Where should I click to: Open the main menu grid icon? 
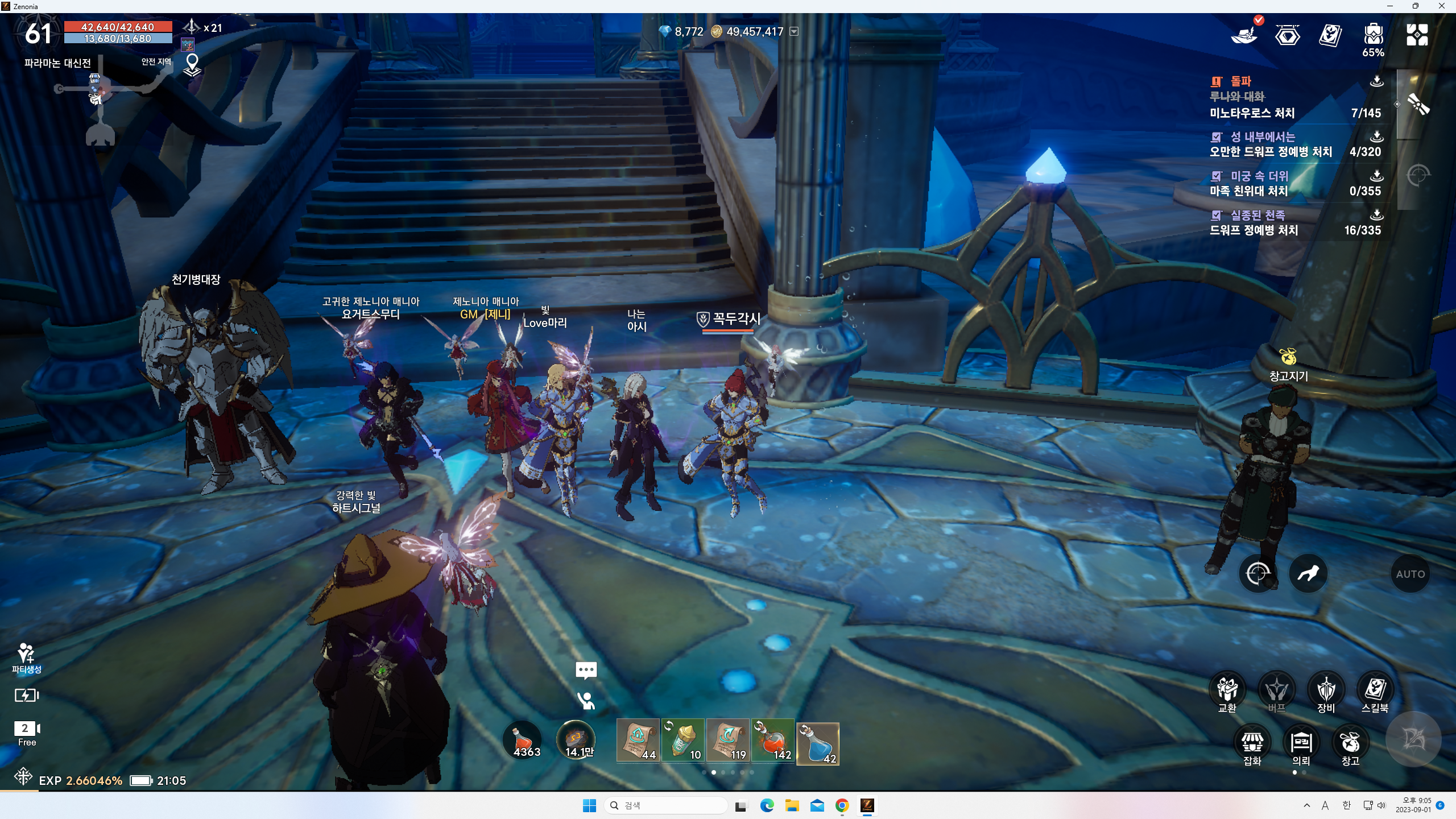tap(1417, 35)
